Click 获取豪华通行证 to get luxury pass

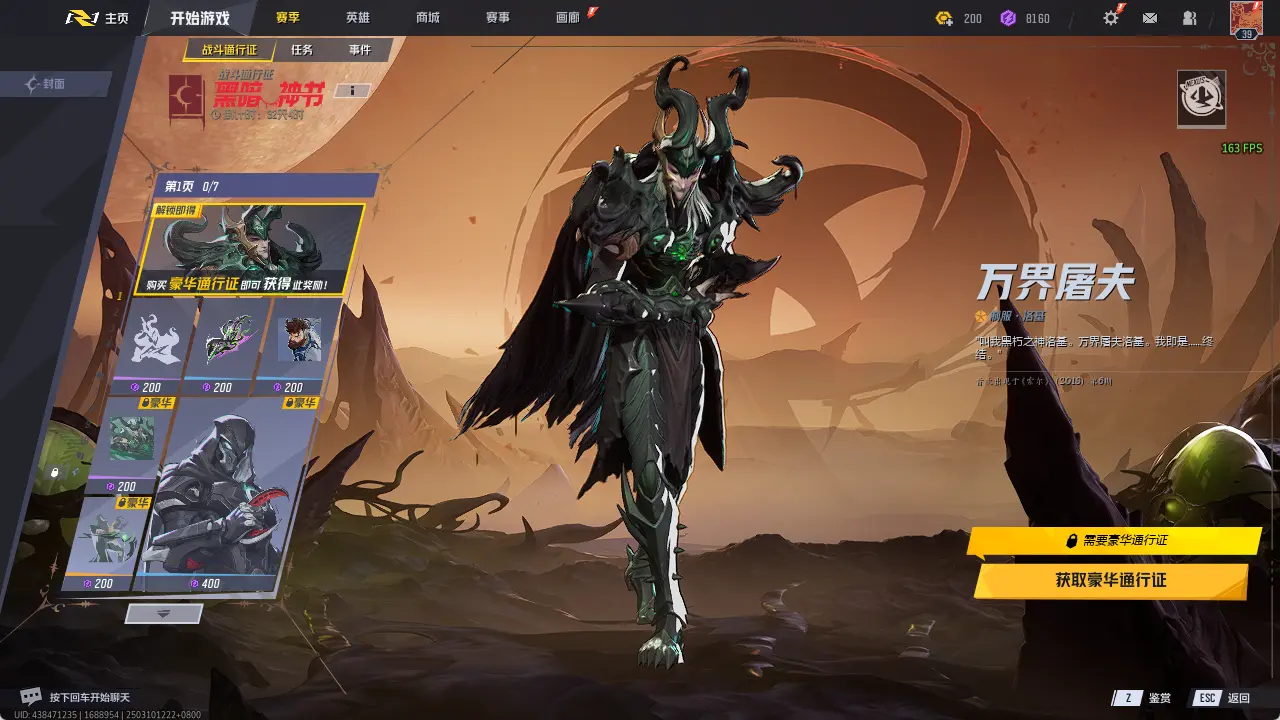tap(1110, 580)
